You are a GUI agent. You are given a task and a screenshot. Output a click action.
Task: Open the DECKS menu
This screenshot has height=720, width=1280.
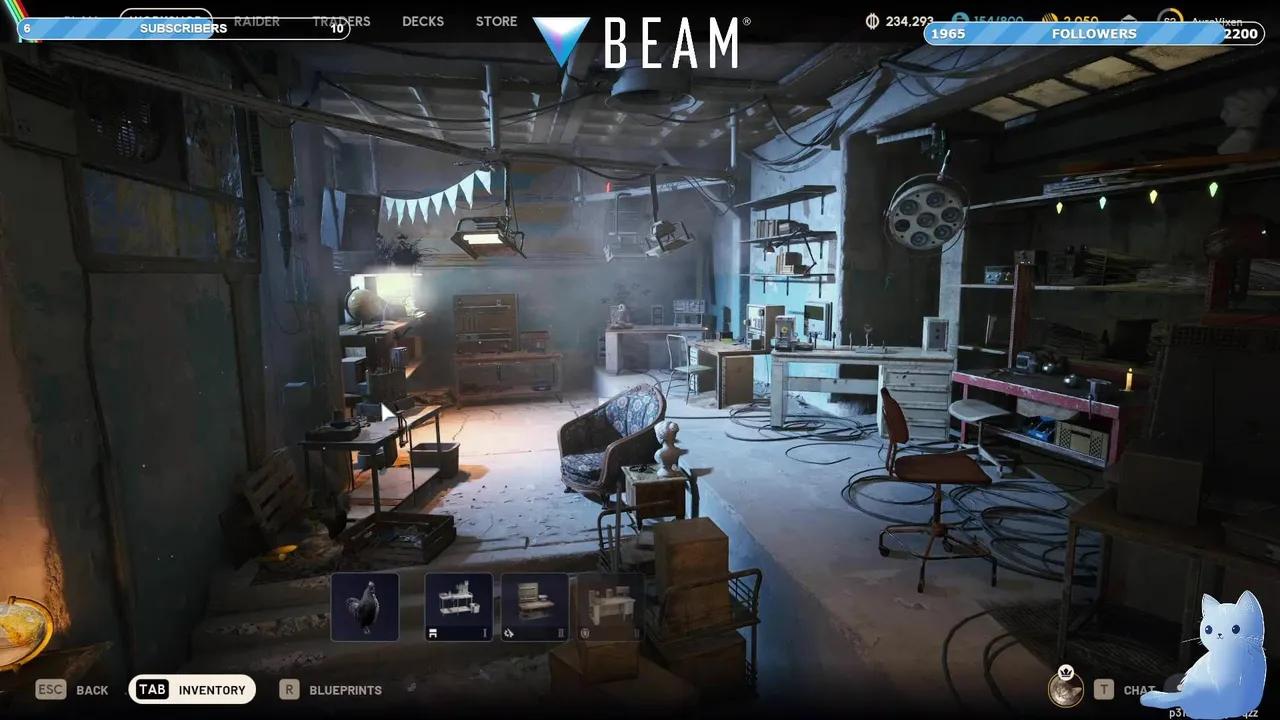(x=422, y=21)
